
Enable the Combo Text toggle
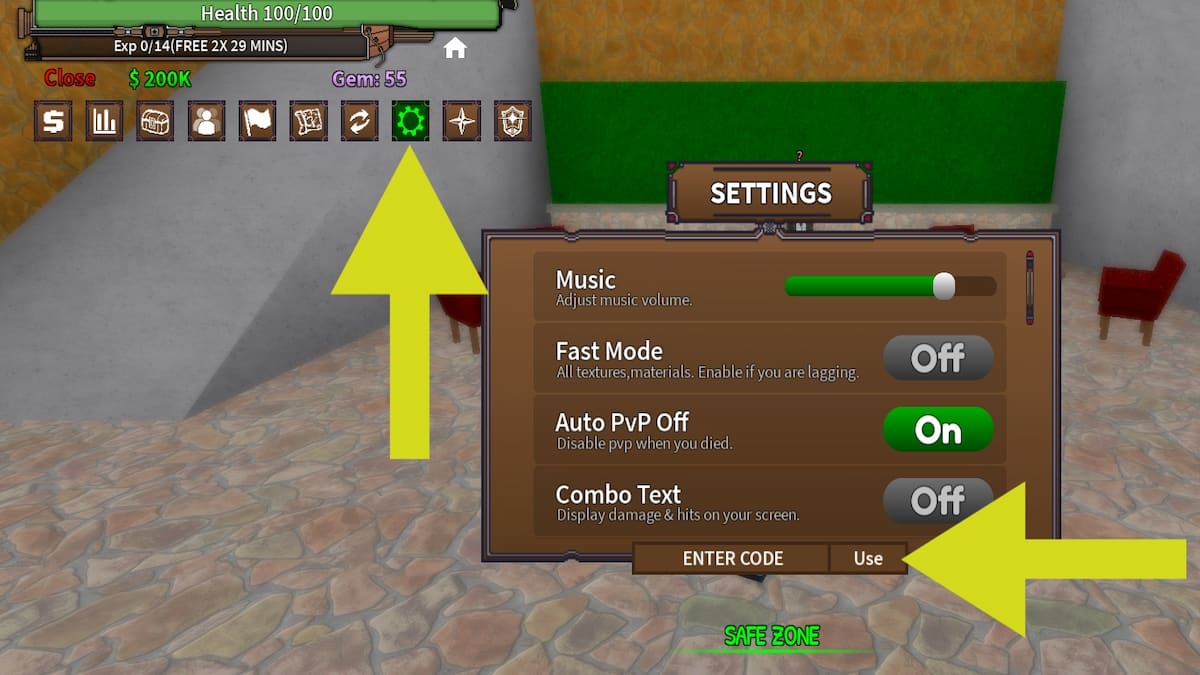(937, 499)
